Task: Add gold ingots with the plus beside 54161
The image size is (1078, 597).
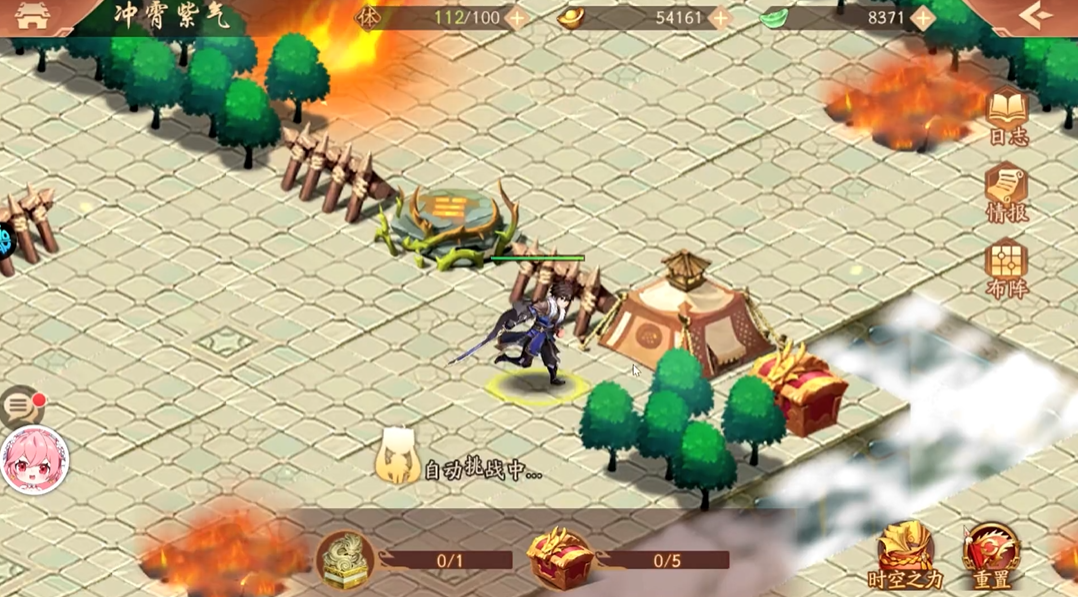Action: (720, 18)
